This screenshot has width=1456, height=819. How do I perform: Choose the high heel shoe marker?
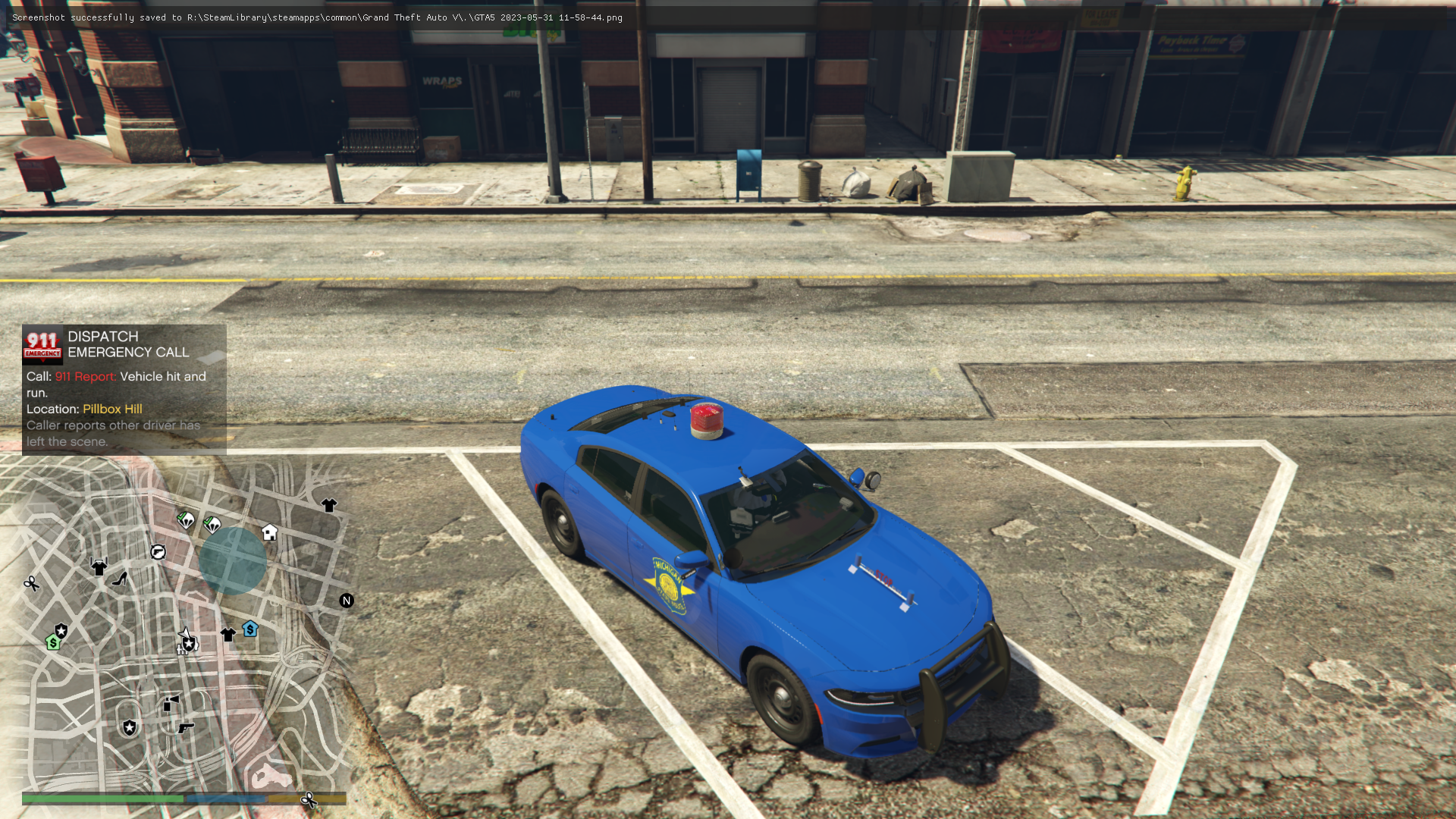tap(120, 579)
